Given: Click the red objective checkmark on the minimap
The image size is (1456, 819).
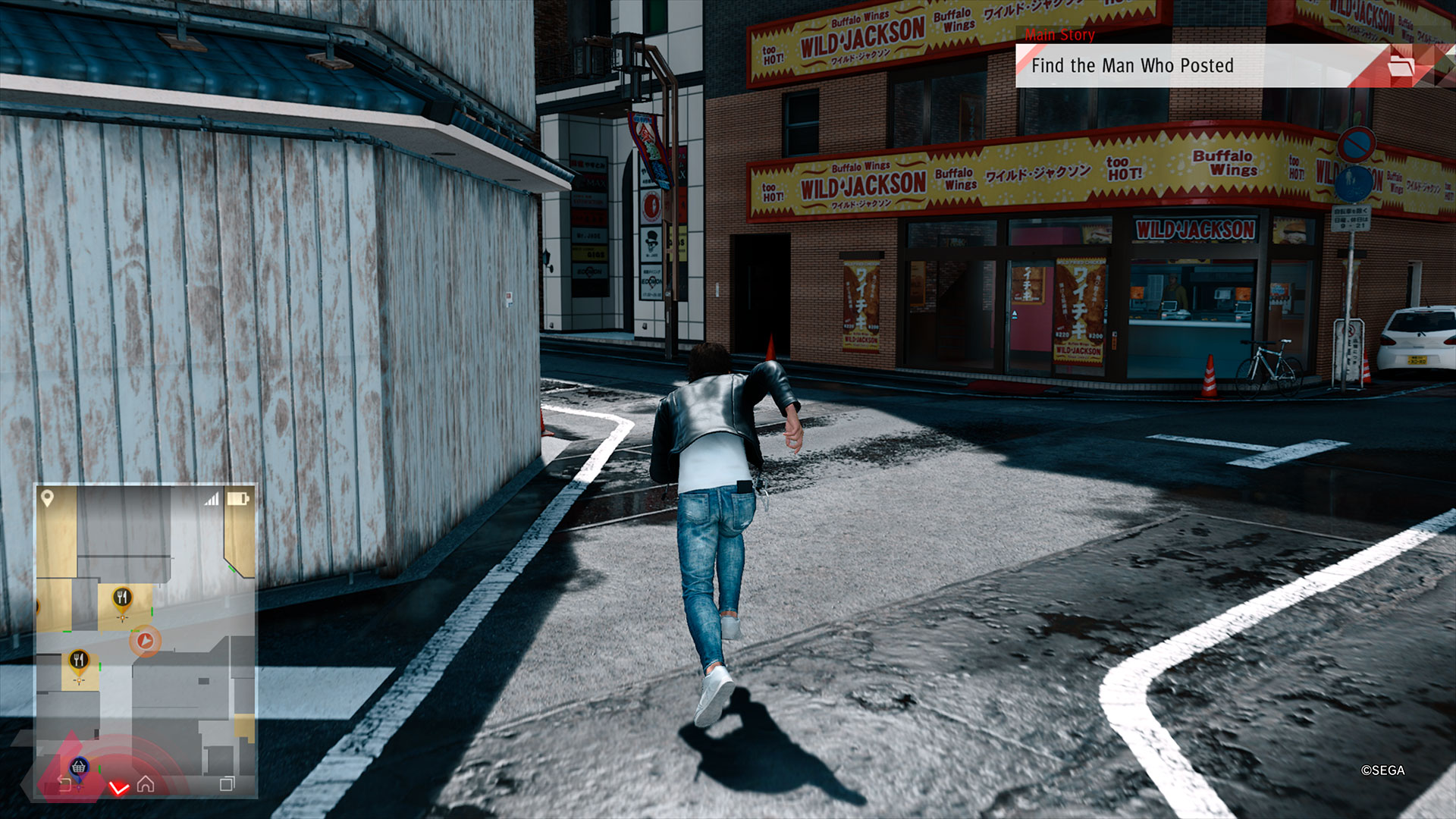Looking at the screenshot, I should click(x=119, y=789).
